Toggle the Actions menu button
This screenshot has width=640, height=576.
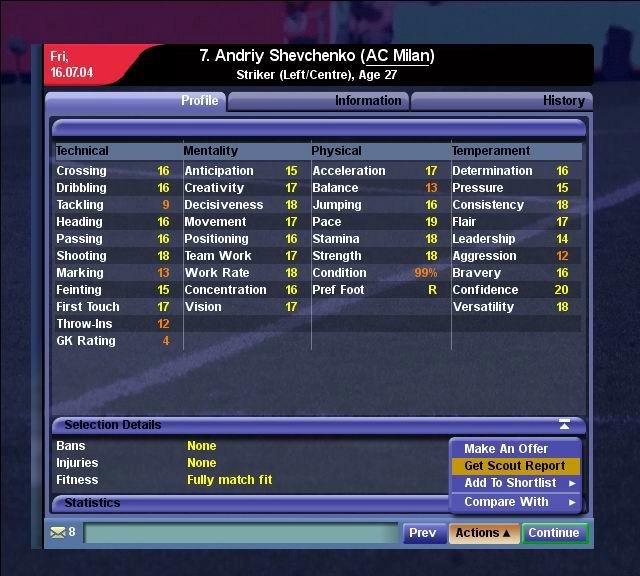483,533
